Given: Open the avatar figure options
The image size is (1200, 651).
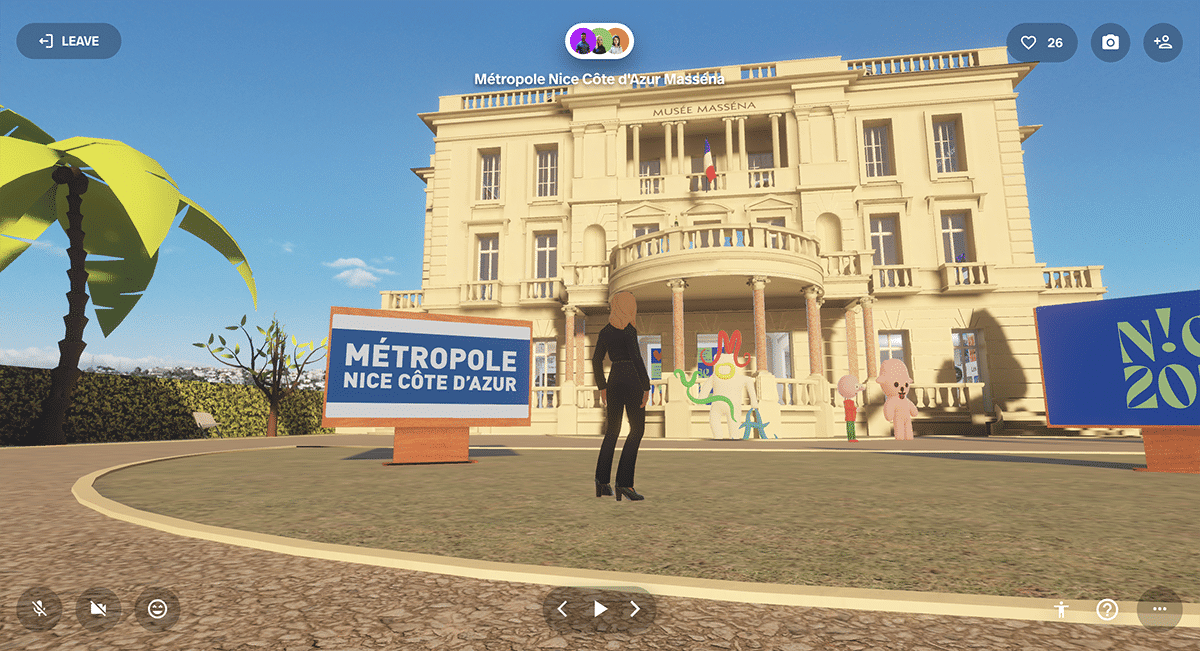Looking at the screenshot, I should click(1061, 609).
